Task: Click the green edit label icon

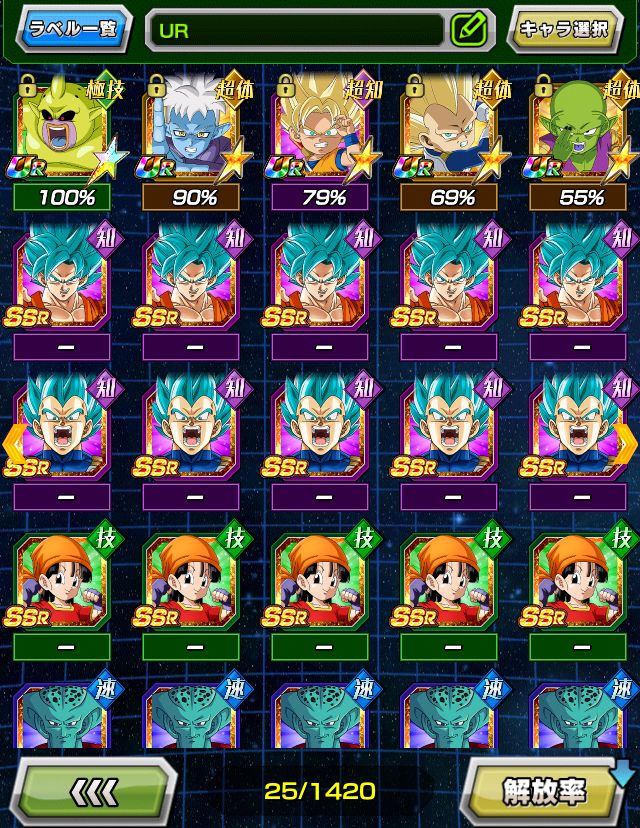Action: pyautogui.click(x=468, y=30)
